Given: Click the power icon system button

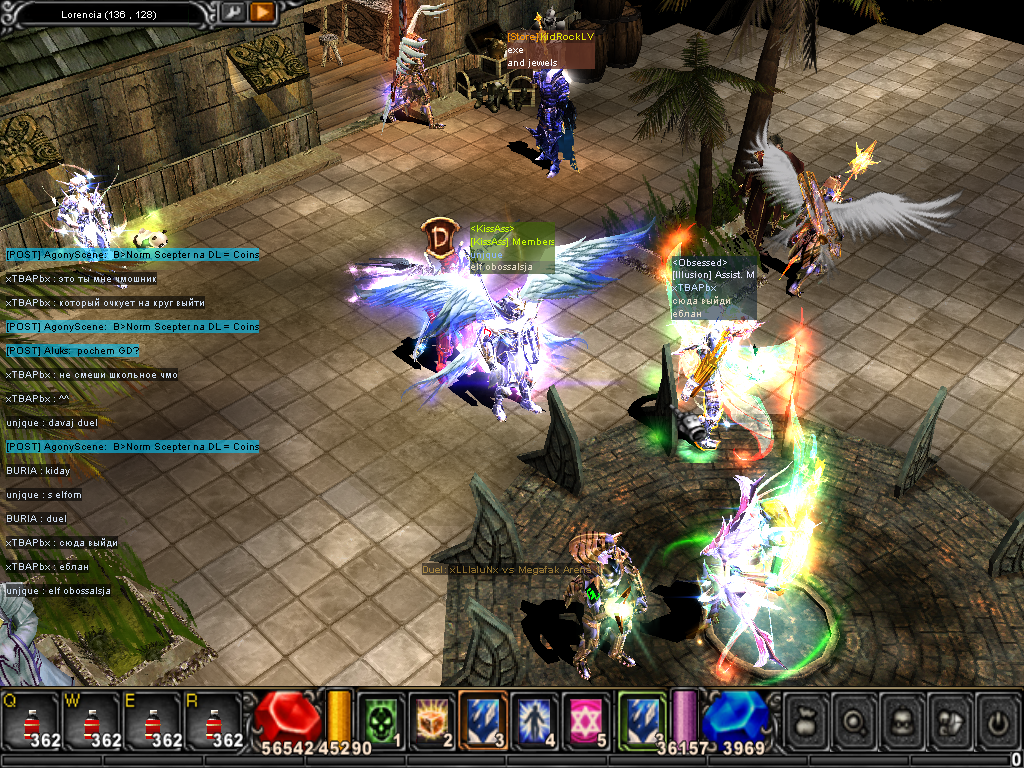Looking at the screenshot, I should tap(997, 719).
